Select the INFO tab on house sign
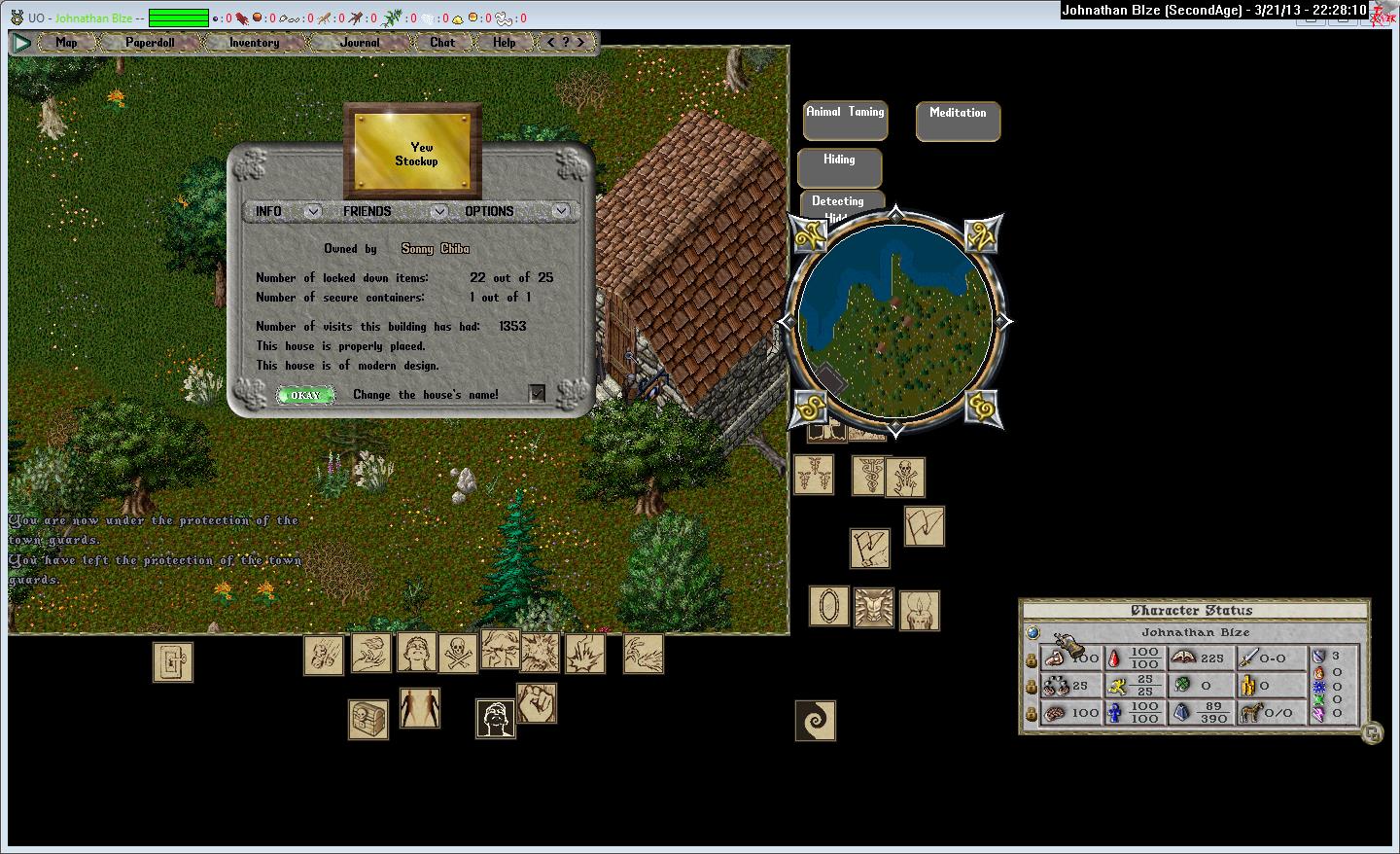This screenshot has width=1400, height=854. click(269, 211)
